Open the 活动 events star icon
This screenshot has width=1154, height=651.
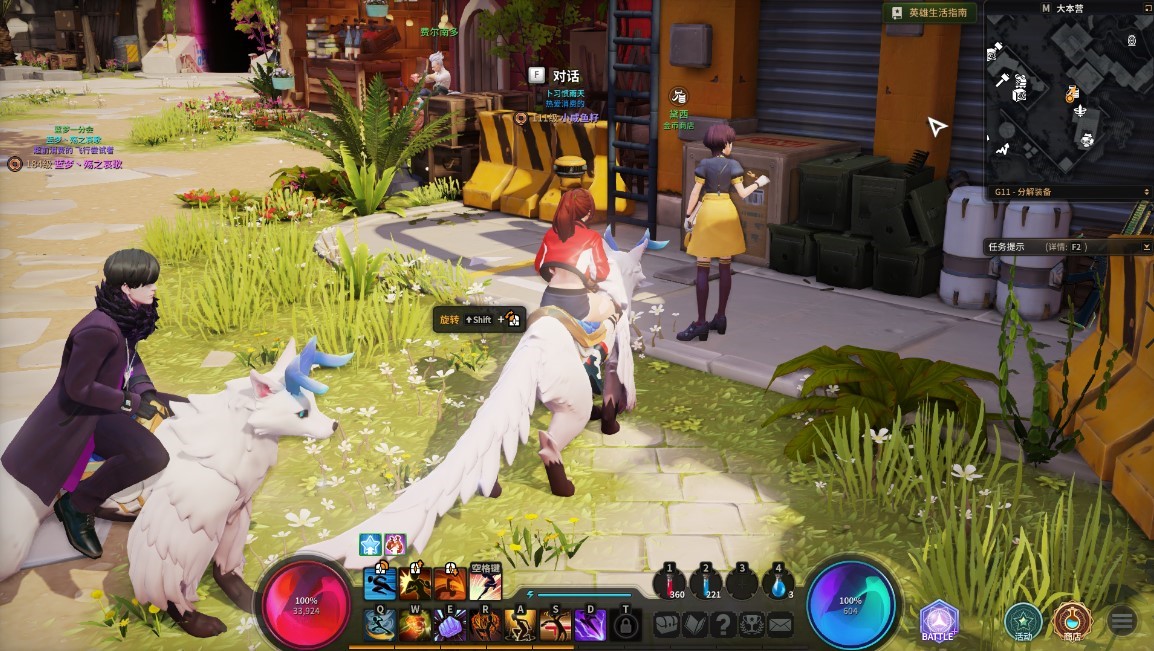(x=1023, y=620)
